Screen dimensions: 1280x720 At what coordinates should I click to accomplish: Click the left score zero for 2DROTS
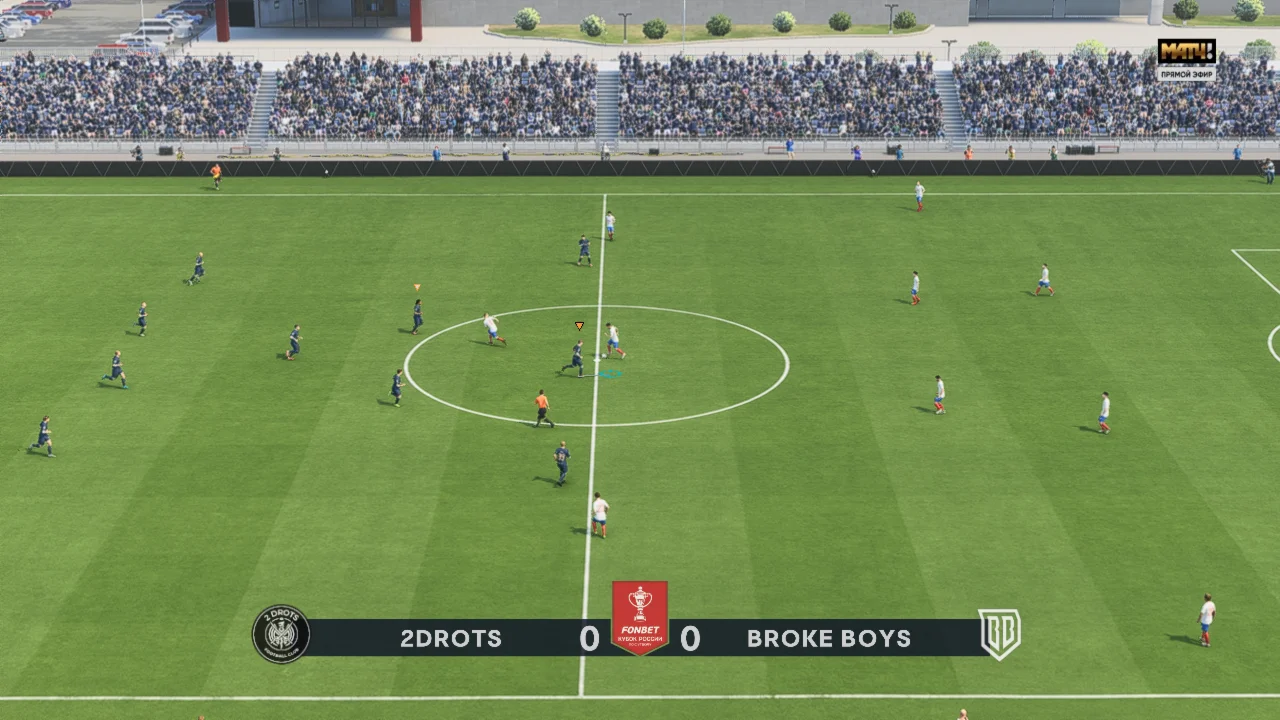[x=589, y=638]
